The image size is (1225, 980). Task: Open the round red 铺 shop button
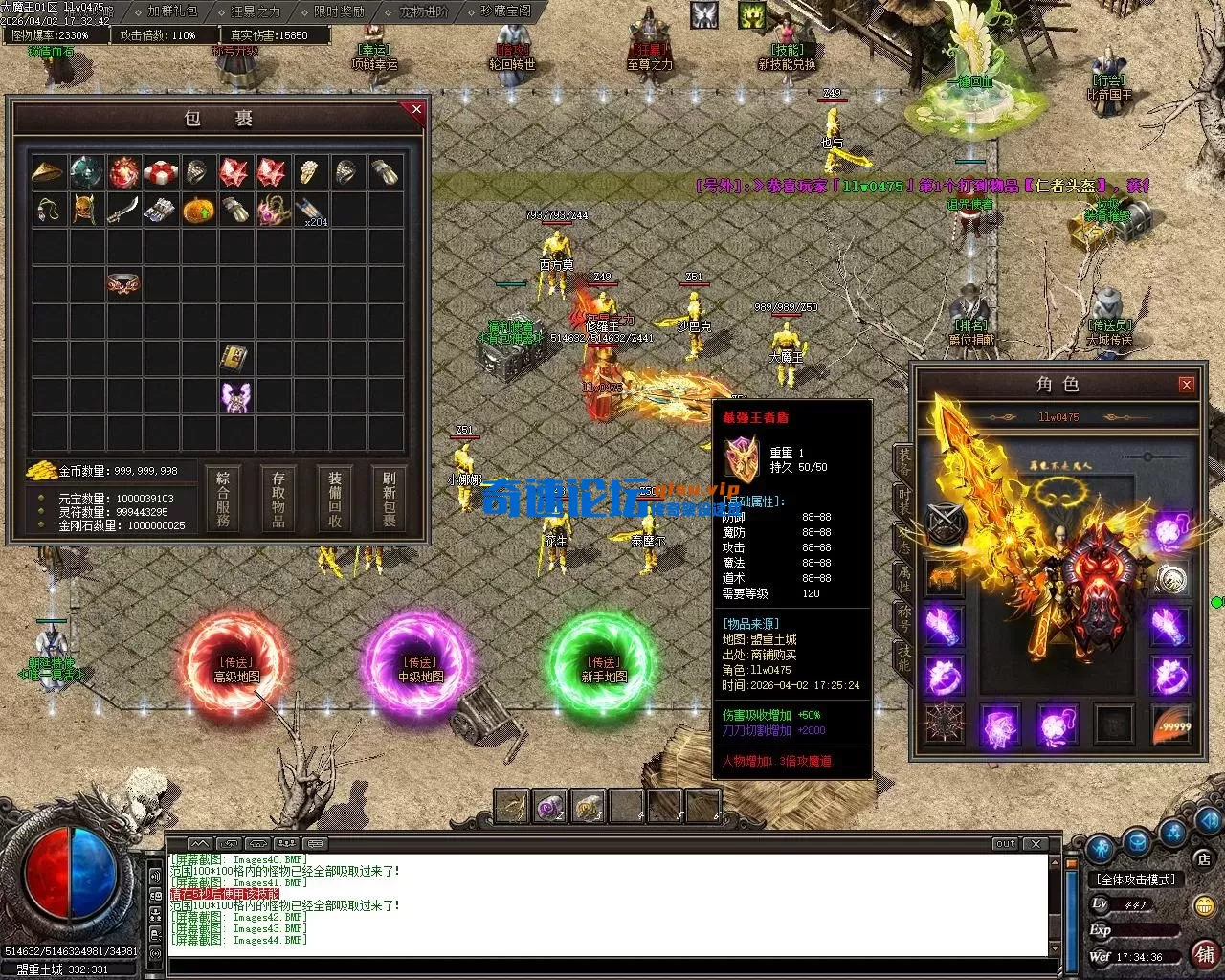point(1204,953)
